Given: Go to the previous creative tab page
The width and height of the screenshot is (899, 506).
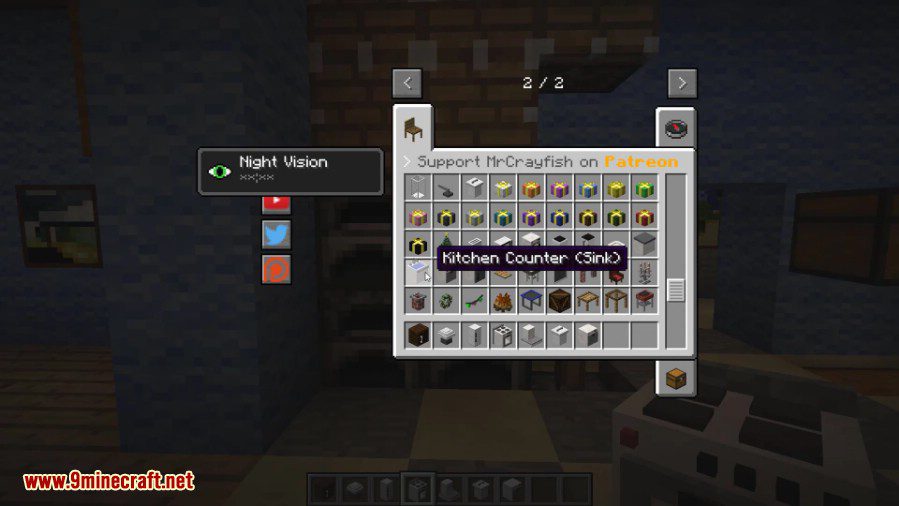Looking at the screenshot, I should [406, 83].
